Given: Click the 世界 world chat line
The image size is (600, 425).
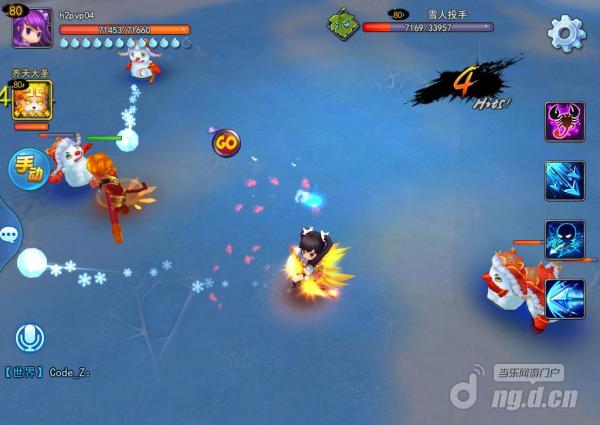Looking at the screenshot, I should pos(48,372).
